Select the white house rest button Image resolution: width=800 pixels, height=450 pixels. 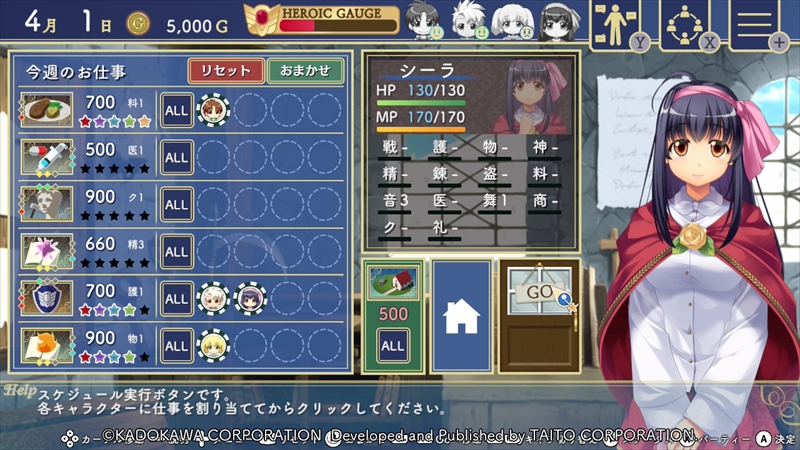[x=461, y=315]
